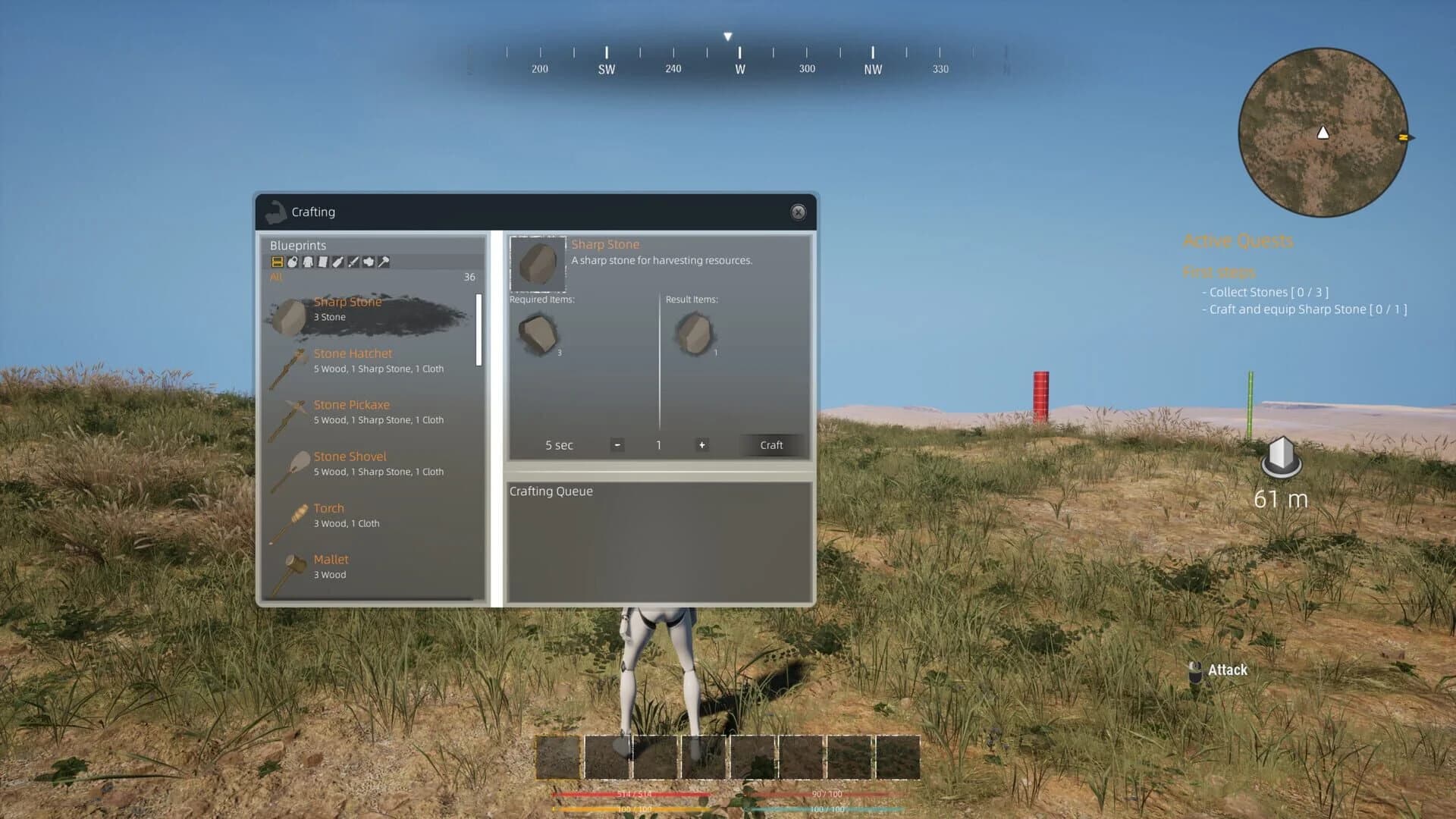The image size is (1456, 819).
Task: Select the chest/all category filter icon
Action: pyautogui.click(x=277, y=262)
